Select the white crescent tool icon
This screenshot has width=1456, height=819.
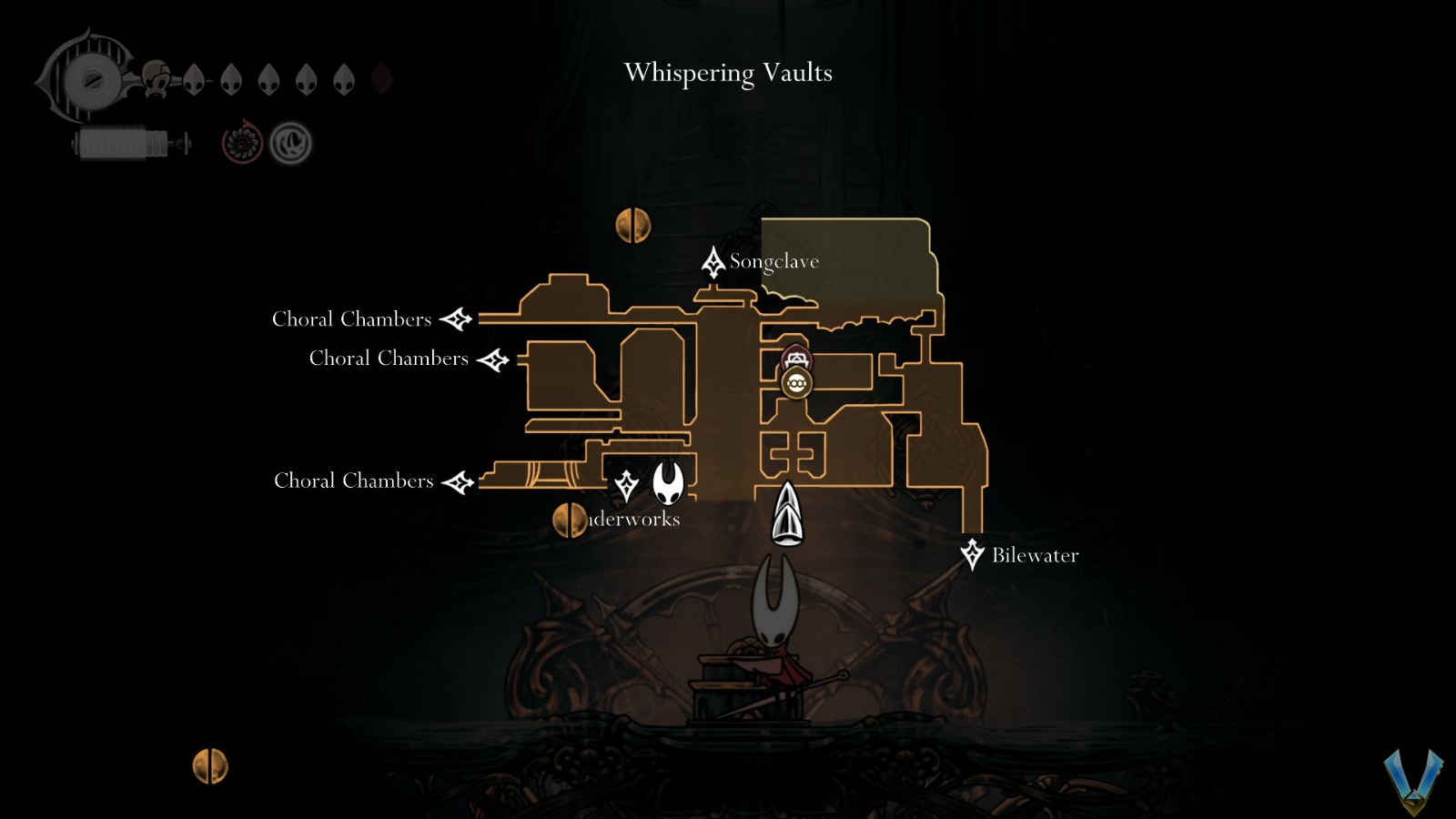288,142
